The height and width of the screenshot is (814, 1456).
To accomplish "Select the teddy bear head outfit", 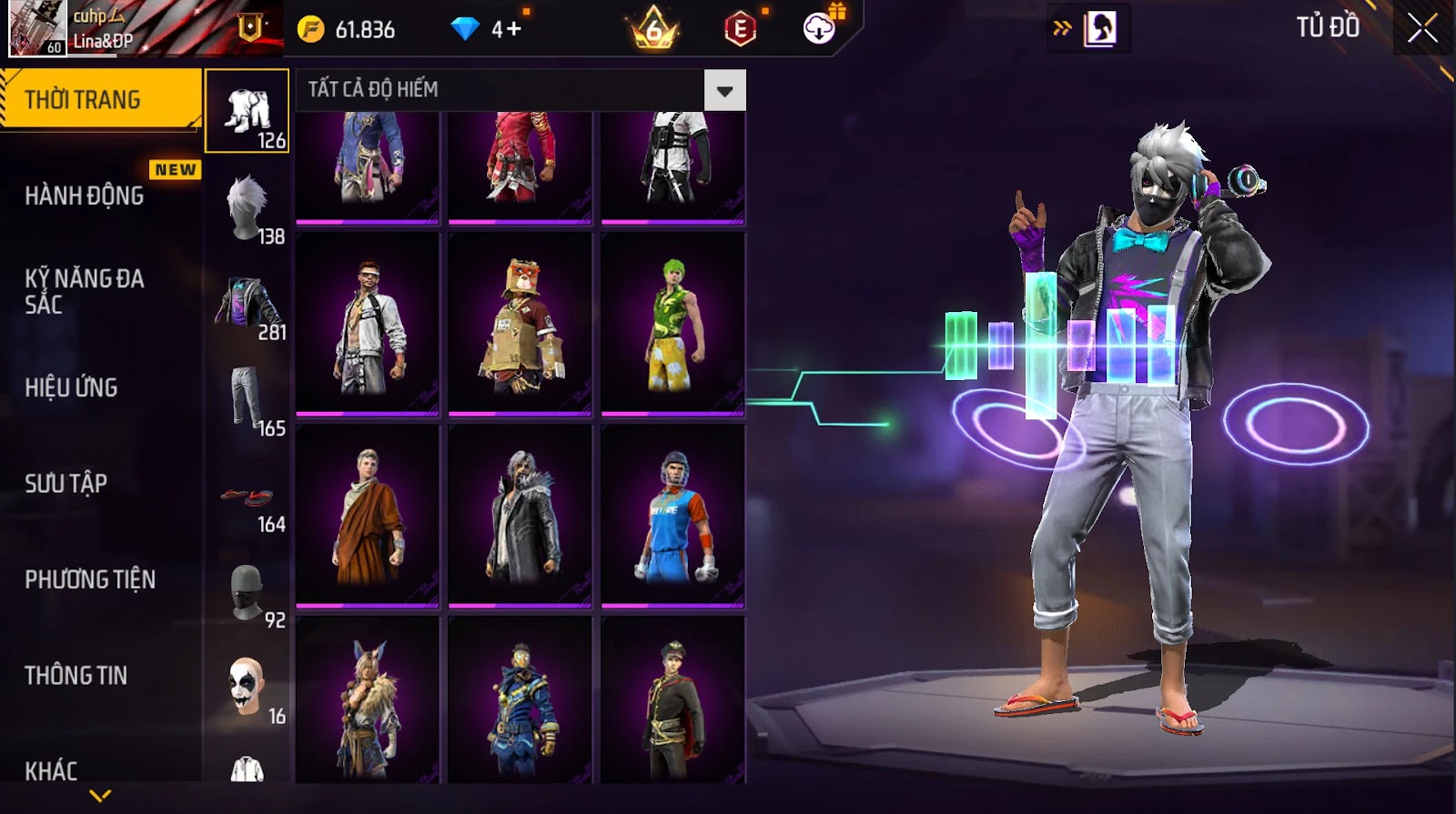I will tap(520, 326).
